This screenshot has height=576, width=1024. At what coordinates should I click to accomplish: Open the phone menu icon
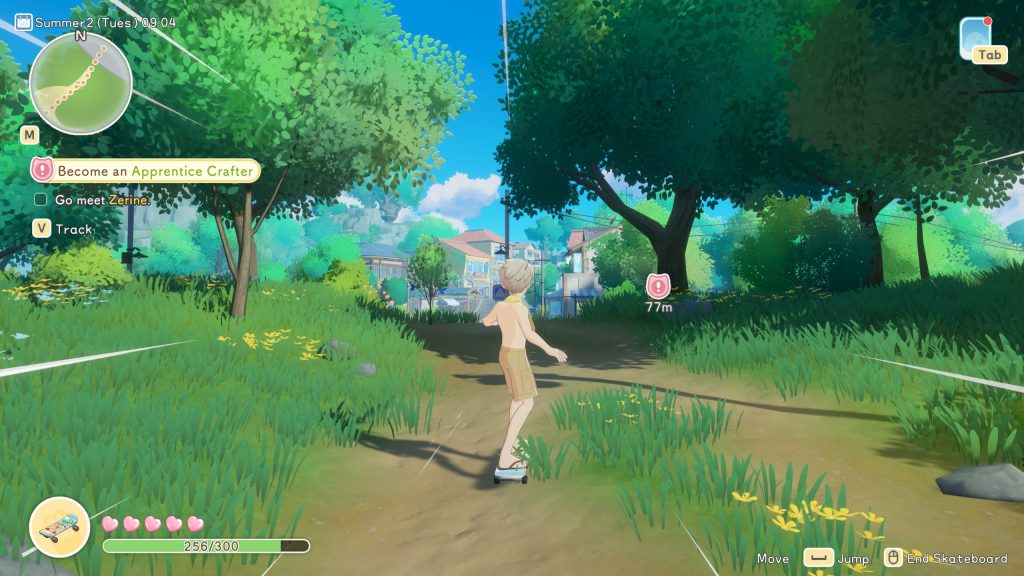click(x=975, y=37)
